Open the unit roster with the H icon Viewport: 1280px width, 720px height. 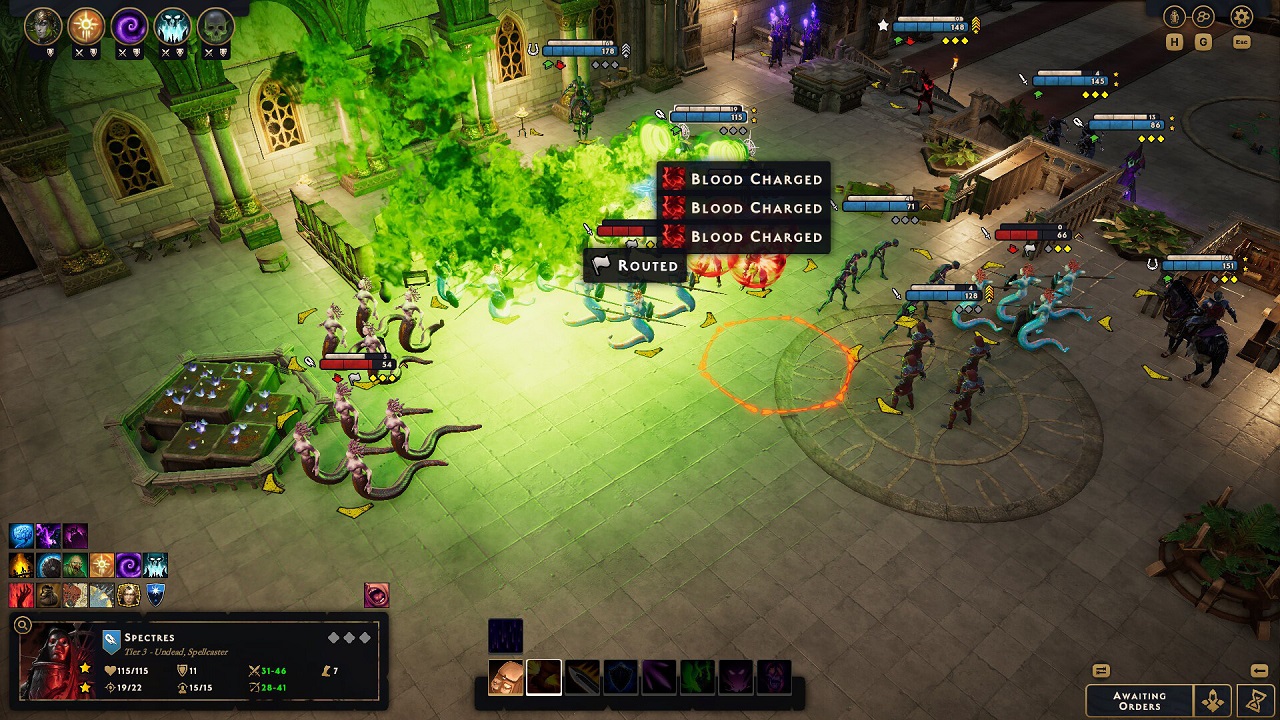tap(1174, 42)
